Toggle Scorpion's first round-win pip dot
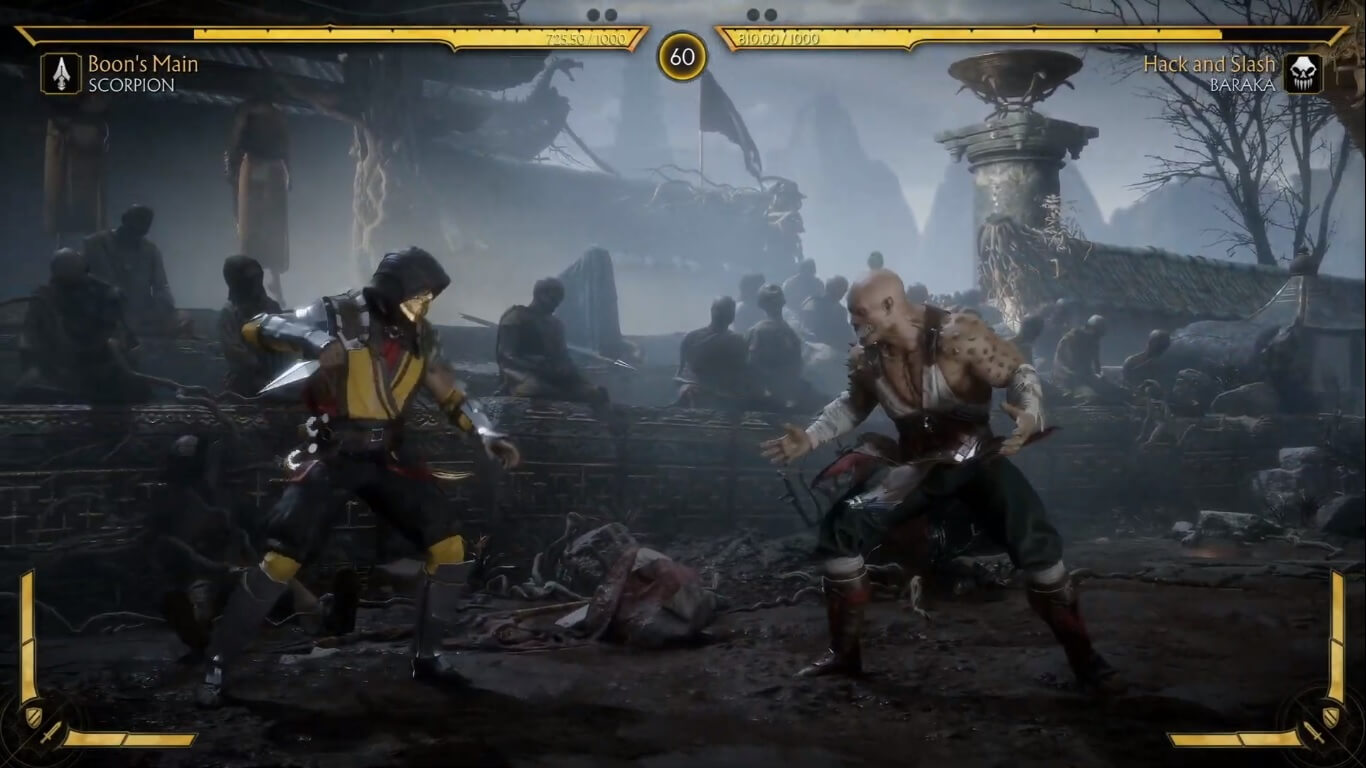This screenshot has width=1366, height=768. 592,15
